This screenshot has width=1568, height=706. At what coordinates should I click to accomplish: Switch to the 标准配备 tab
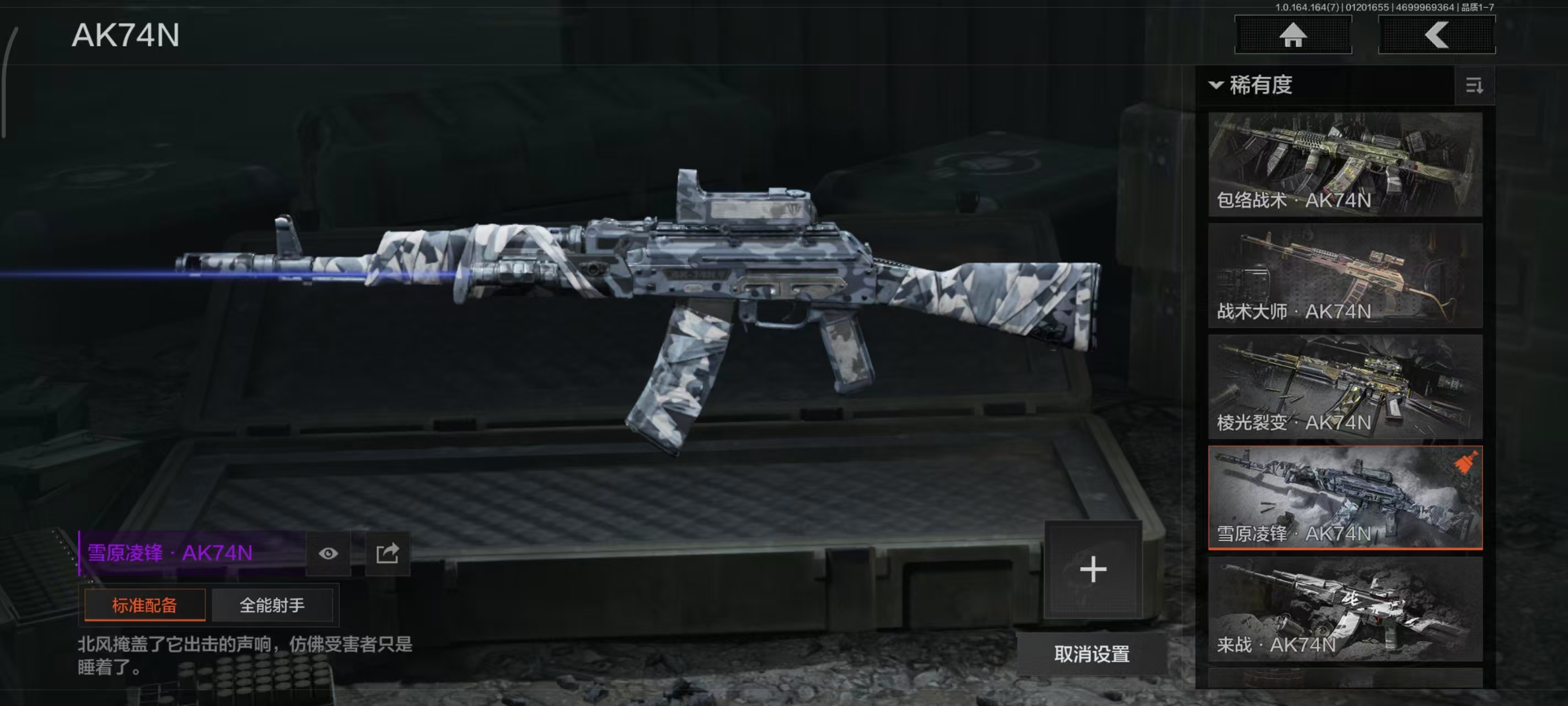coord(145,605)
